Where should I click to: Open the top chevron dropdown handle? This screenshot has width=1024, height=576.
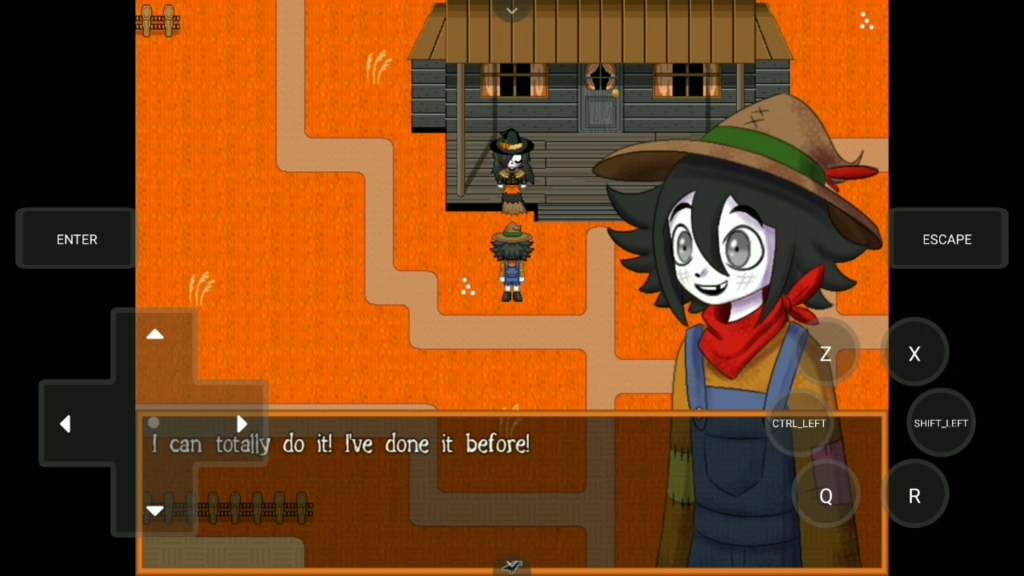tap(512, 11)
